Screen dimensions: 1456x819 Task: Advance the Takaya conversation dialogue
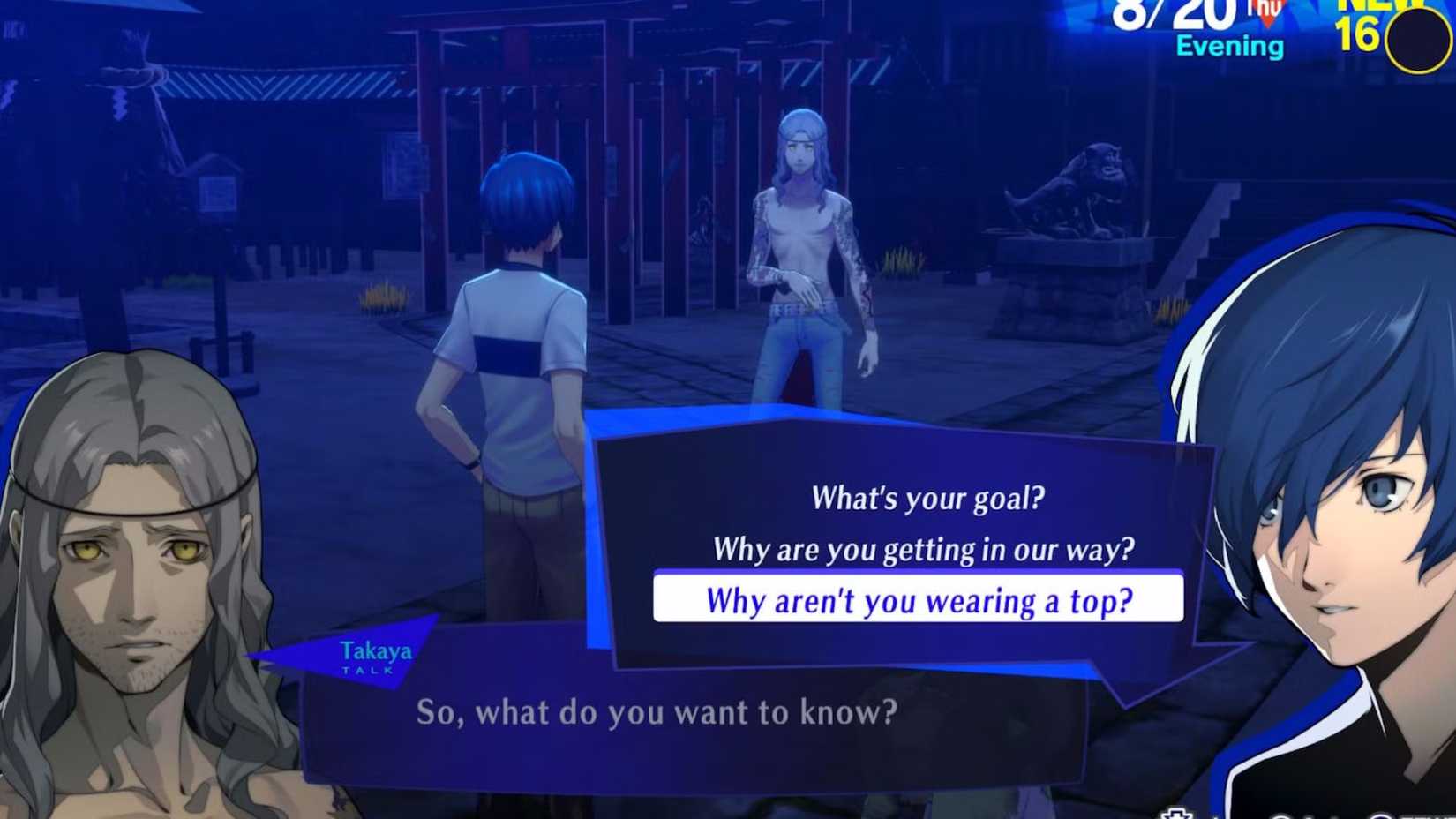(x=655, y=713)
